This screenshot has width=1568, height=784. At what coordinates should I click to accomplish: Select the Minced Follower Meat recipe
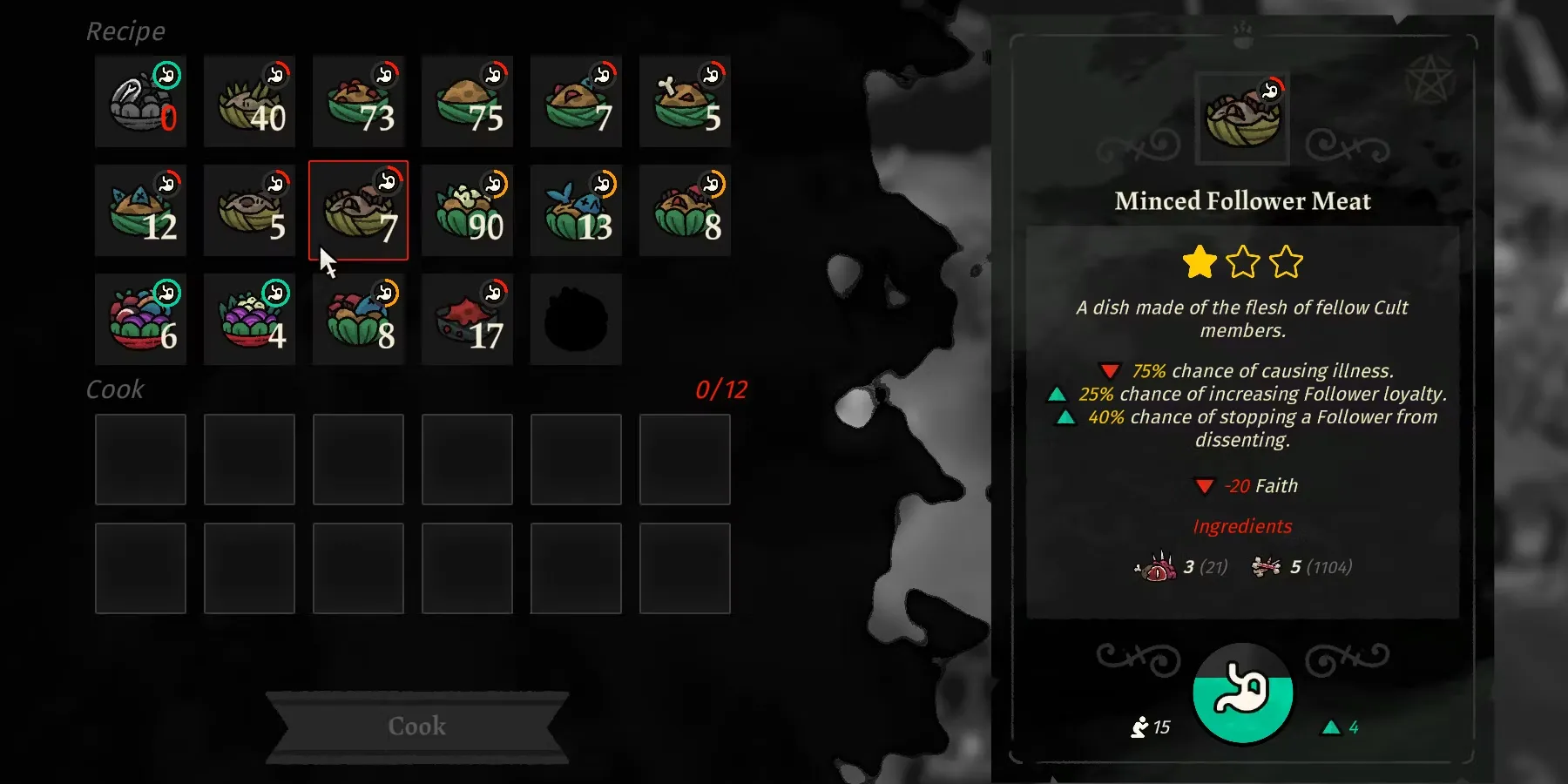tap(358, 211)
